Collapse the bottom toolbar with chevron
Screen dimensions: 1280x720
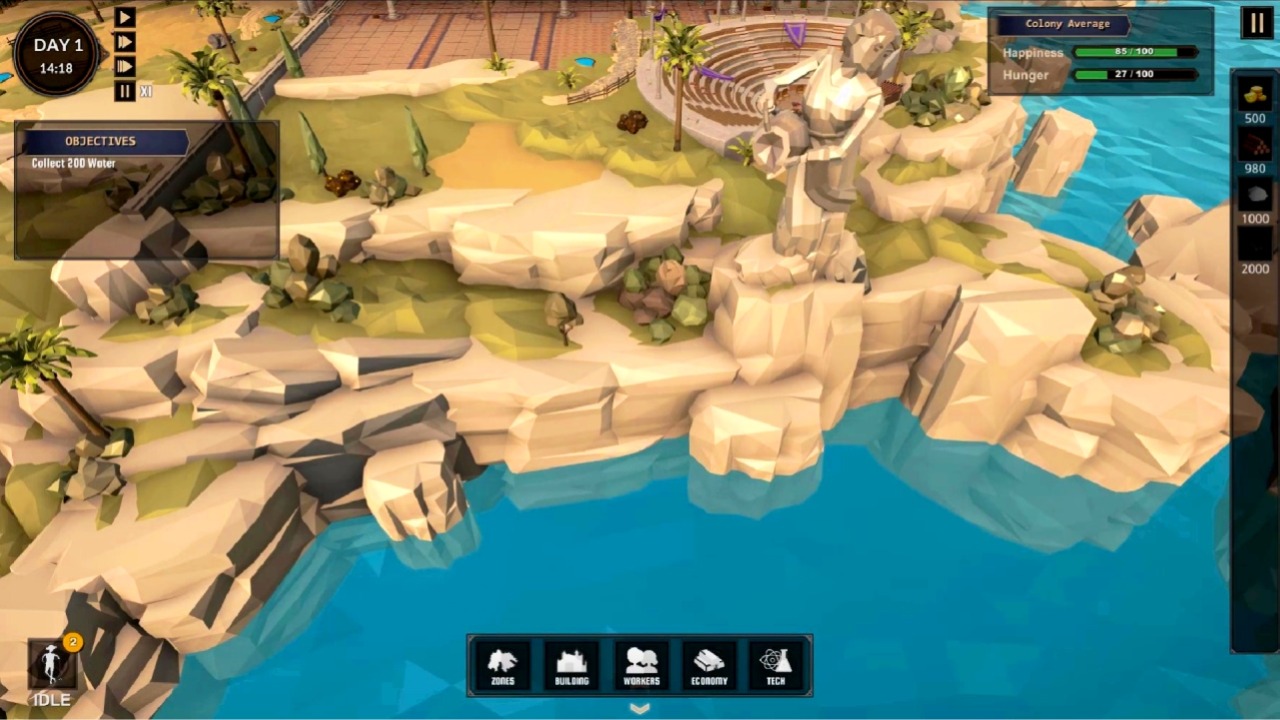[x=639, y=707]
